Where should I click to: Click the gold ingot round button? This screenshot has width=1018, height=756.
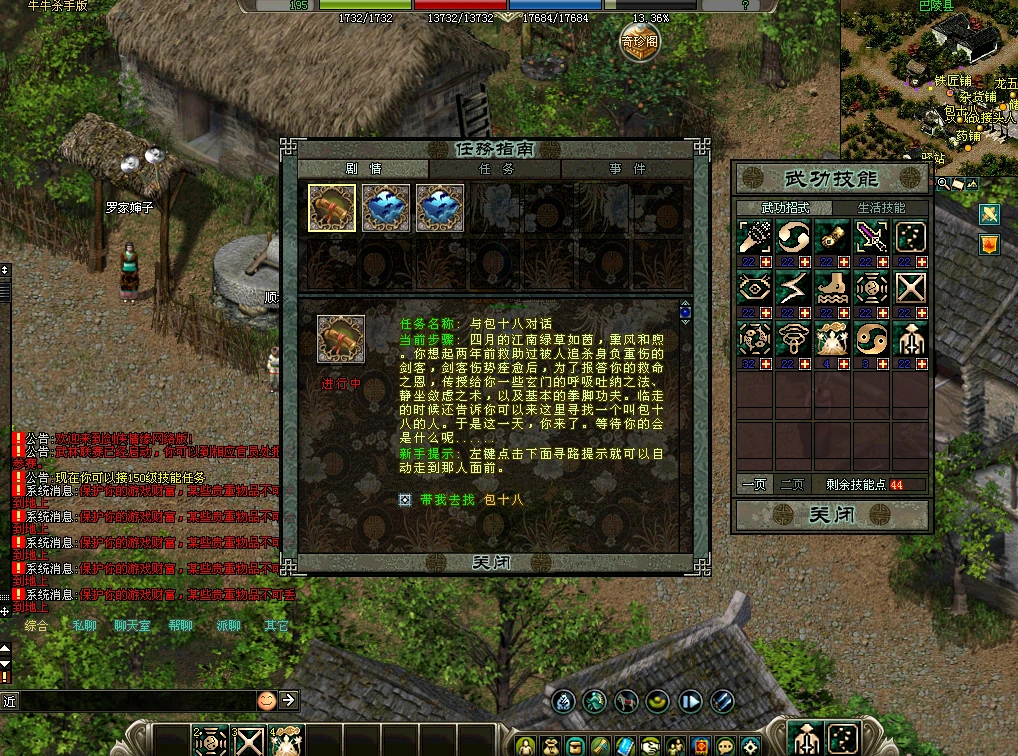(x=657, y=701)
